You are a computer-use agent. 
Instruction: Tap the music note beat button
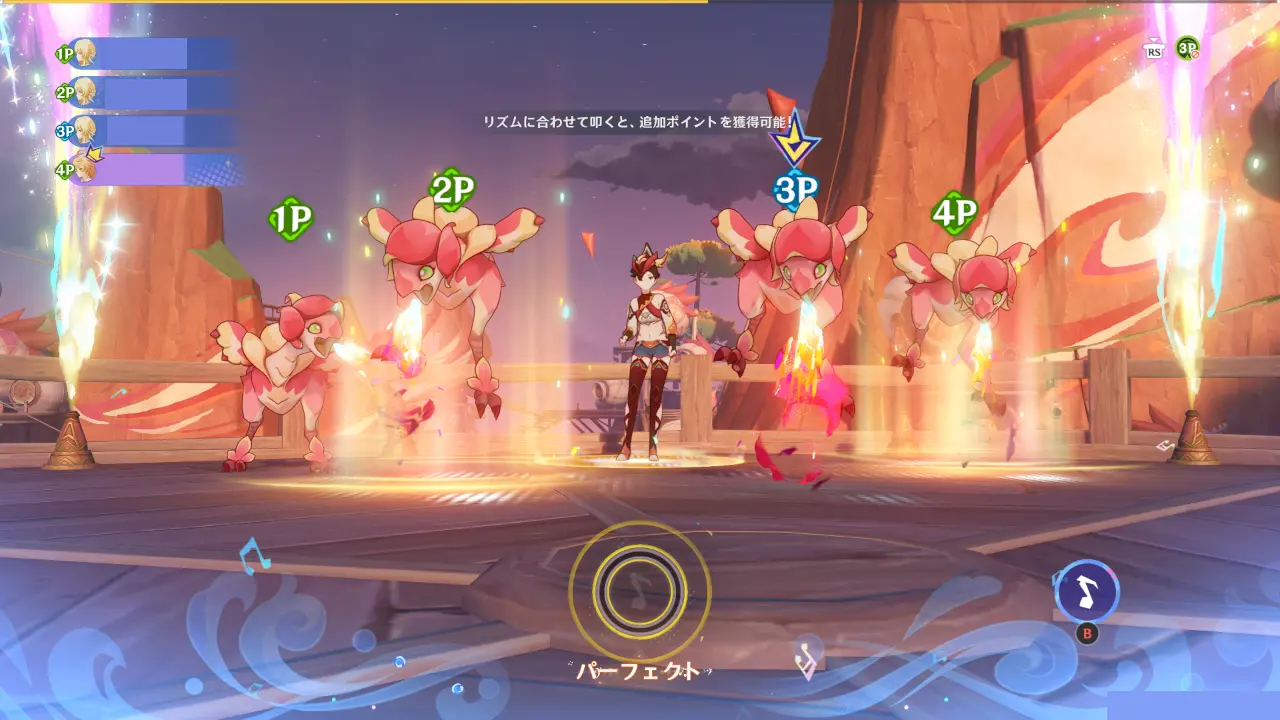[1087, 592]
